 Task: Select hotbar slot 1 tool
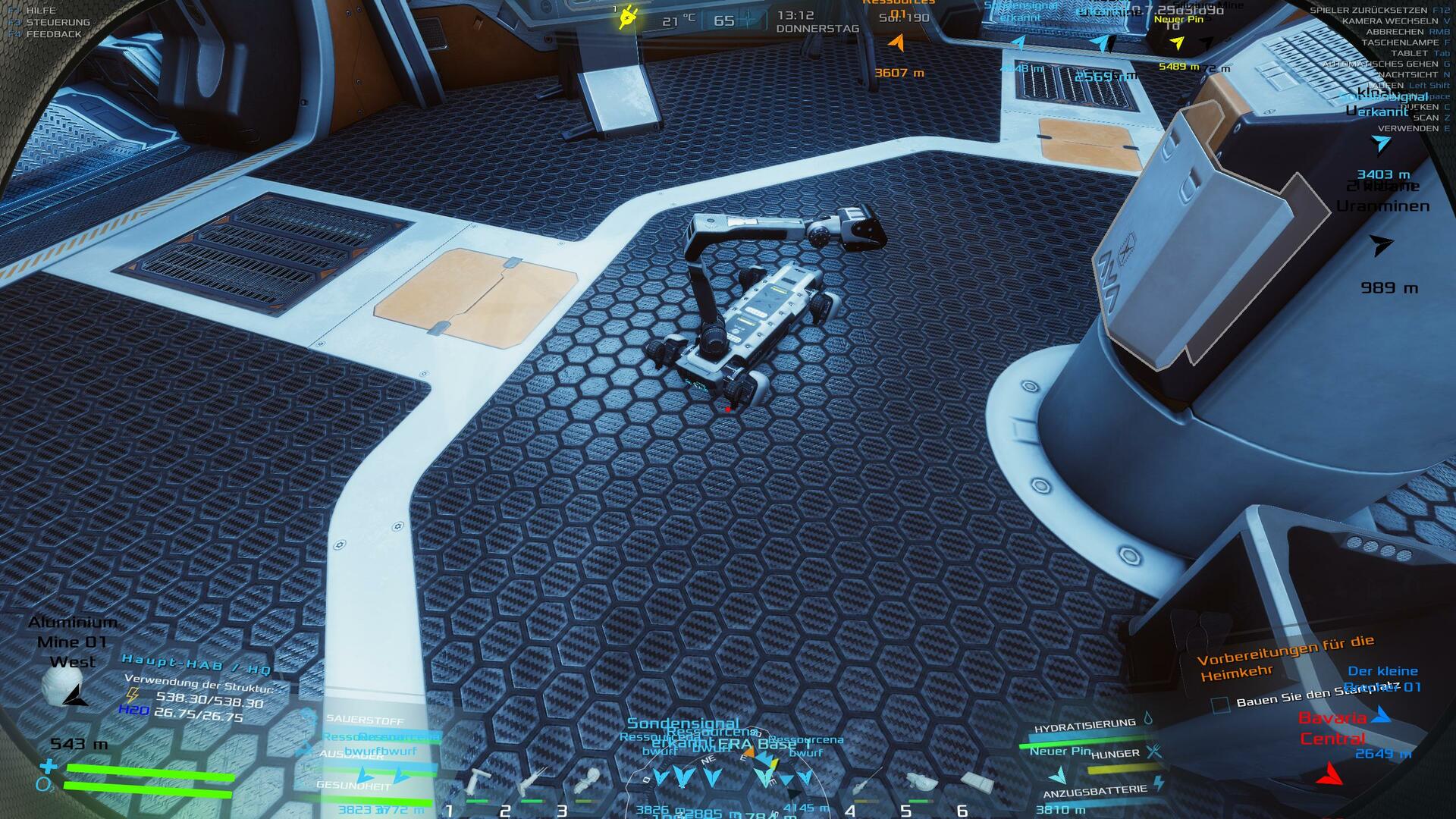pyautogui.click(x=479, y=781)
